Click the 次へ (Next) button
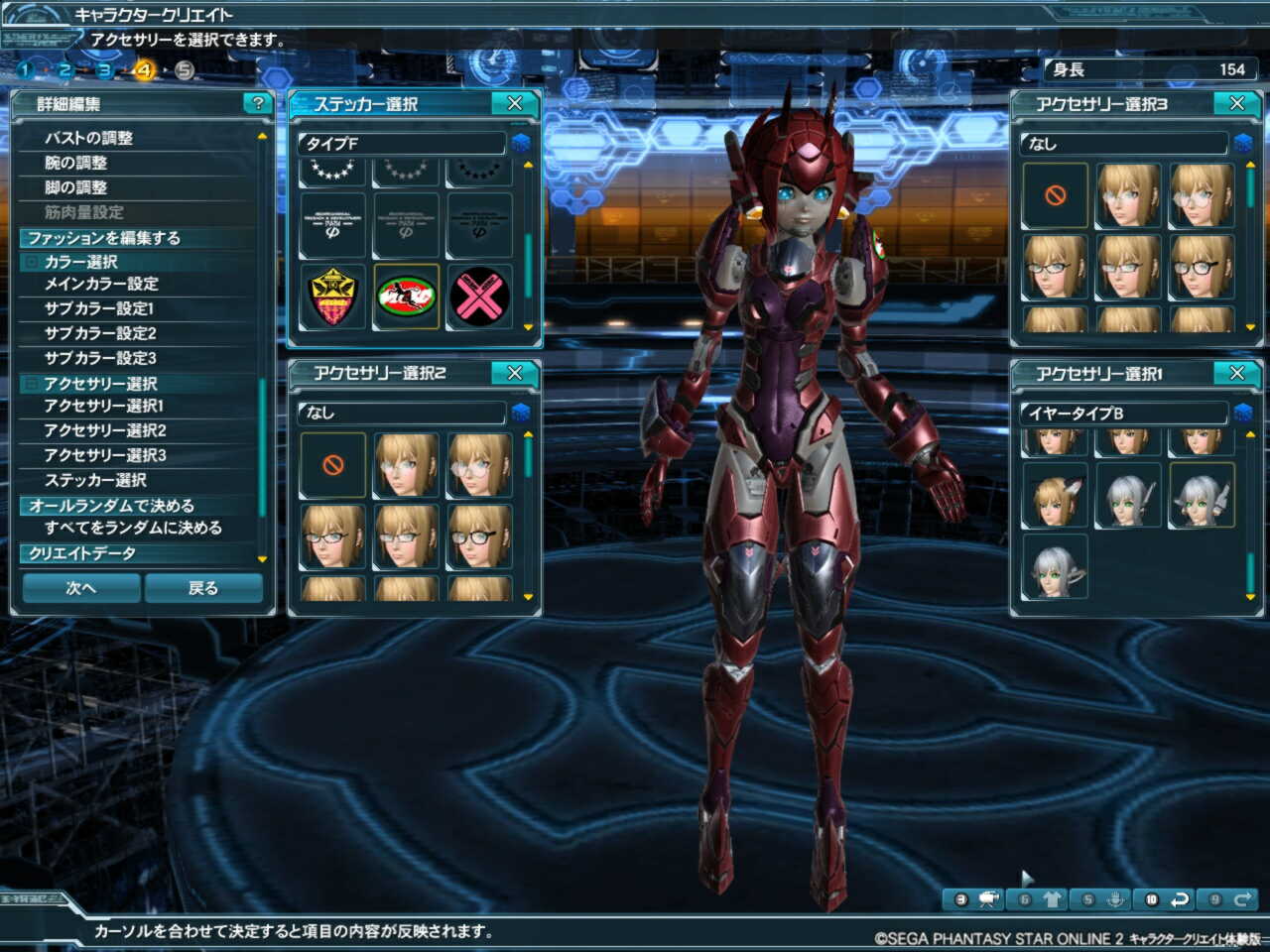The image size is (1270, 952). [81, 588]
